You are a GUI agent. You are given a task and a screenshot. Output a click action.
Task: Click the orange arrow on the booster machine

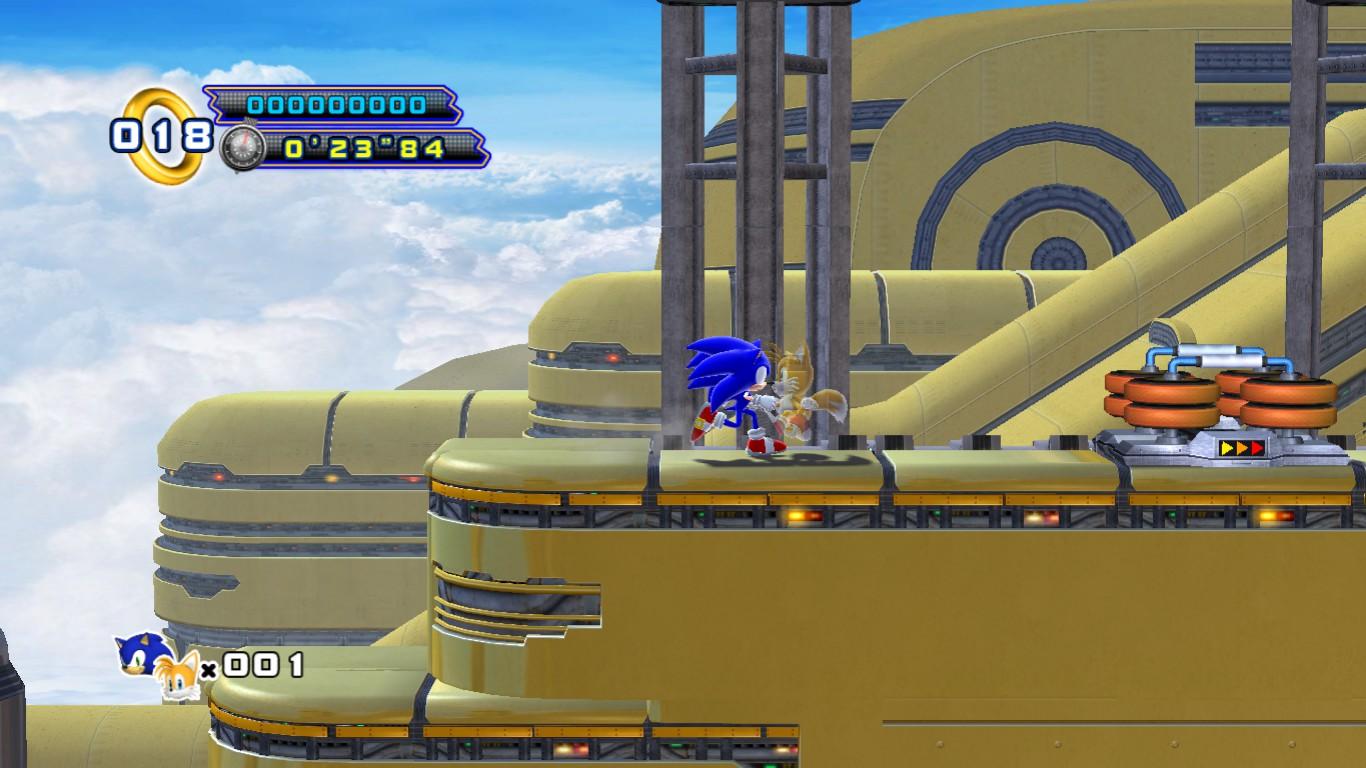coord(1242,447)
